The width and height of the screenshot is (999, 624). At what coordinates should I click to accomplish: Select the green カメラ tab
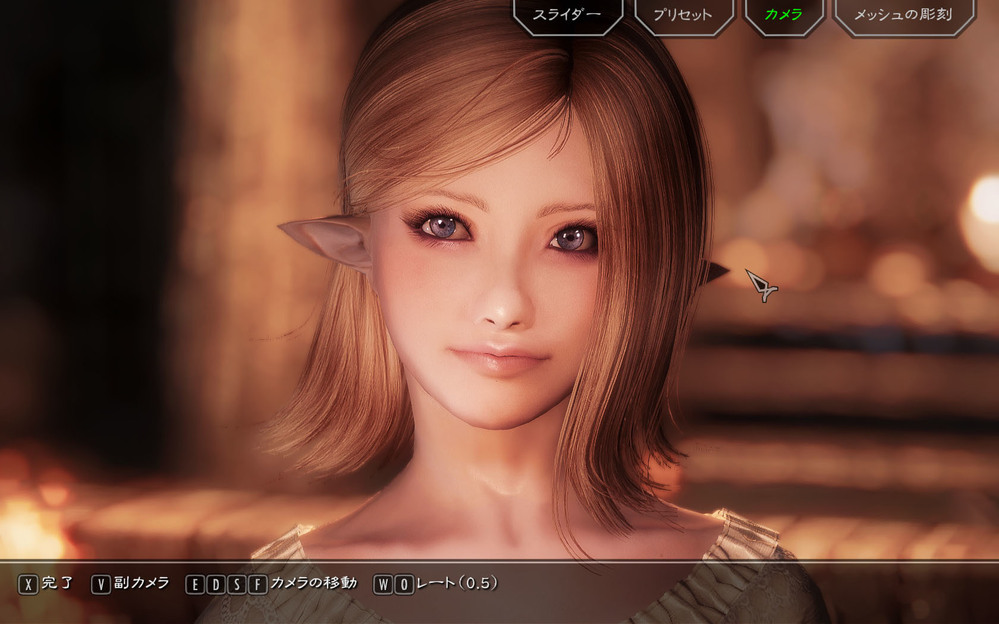click(x=784, y=15)
